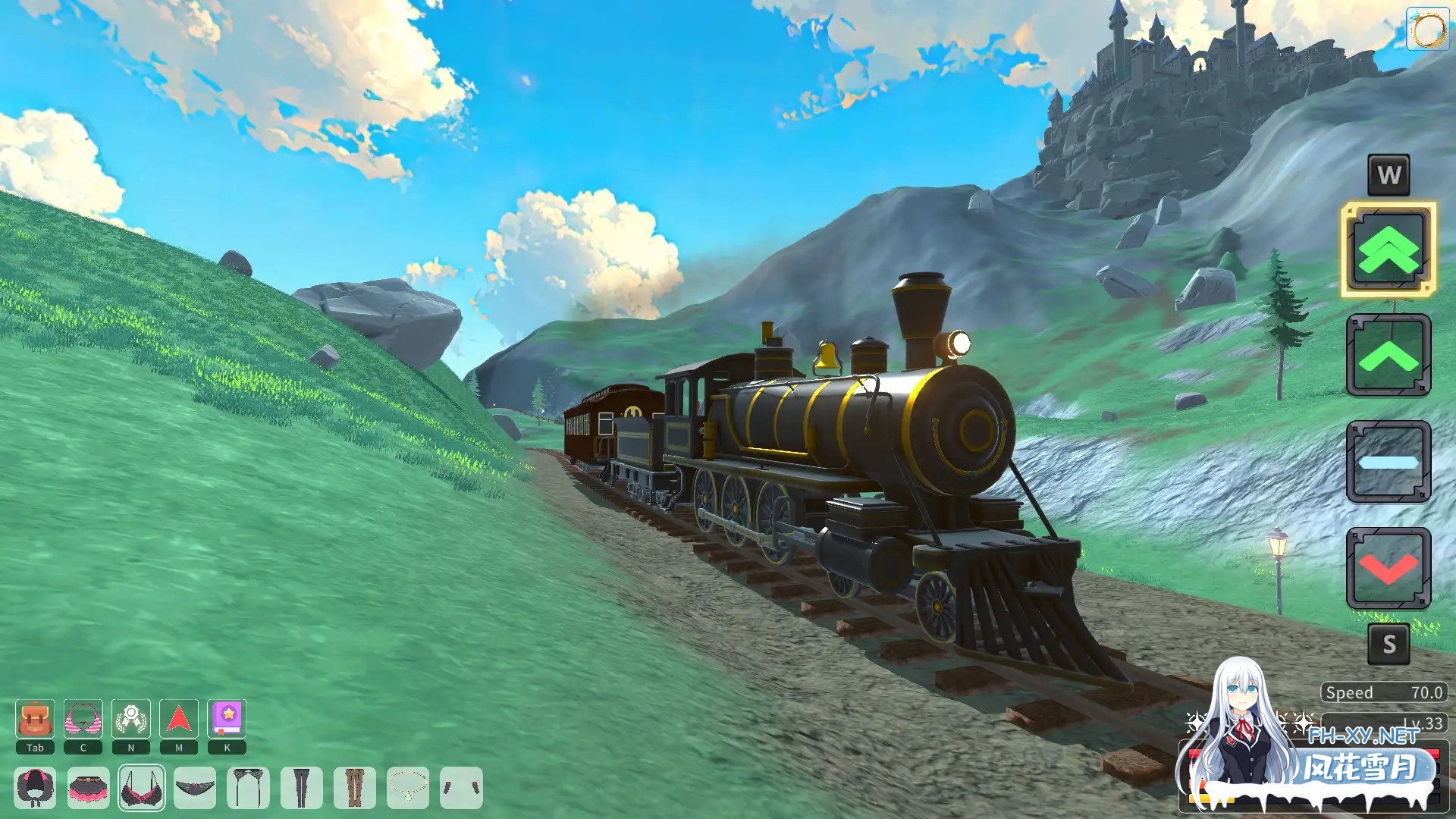
Task: Select the black cat-ear headwear slot
Action: click(35, 788)
